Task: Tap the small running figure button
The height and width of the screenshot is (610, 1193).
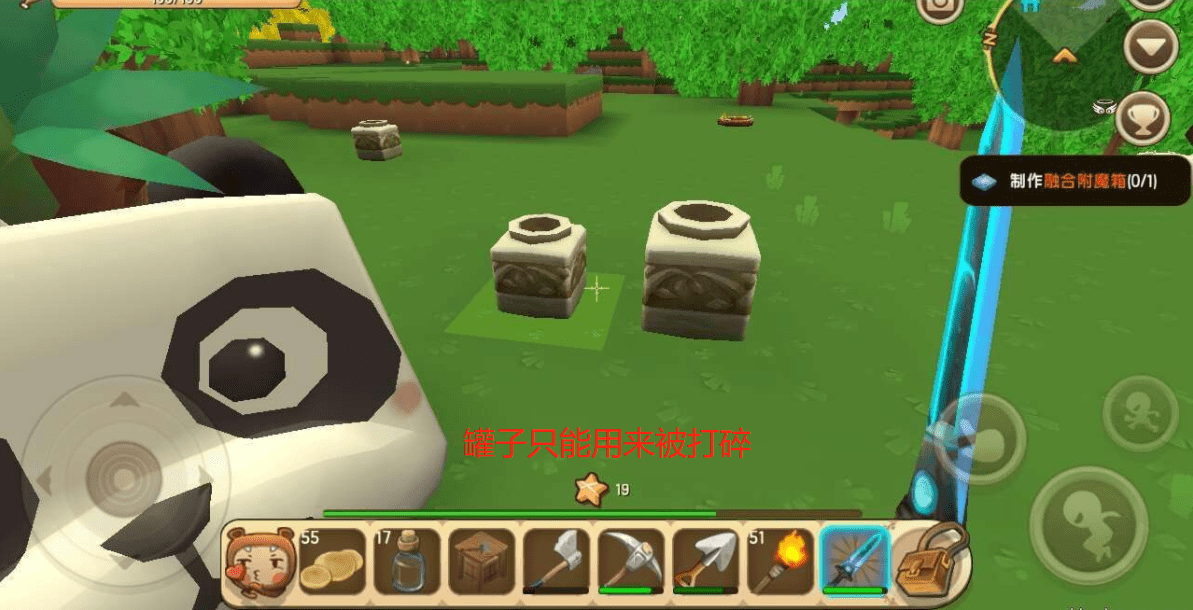Action: 1140,413
